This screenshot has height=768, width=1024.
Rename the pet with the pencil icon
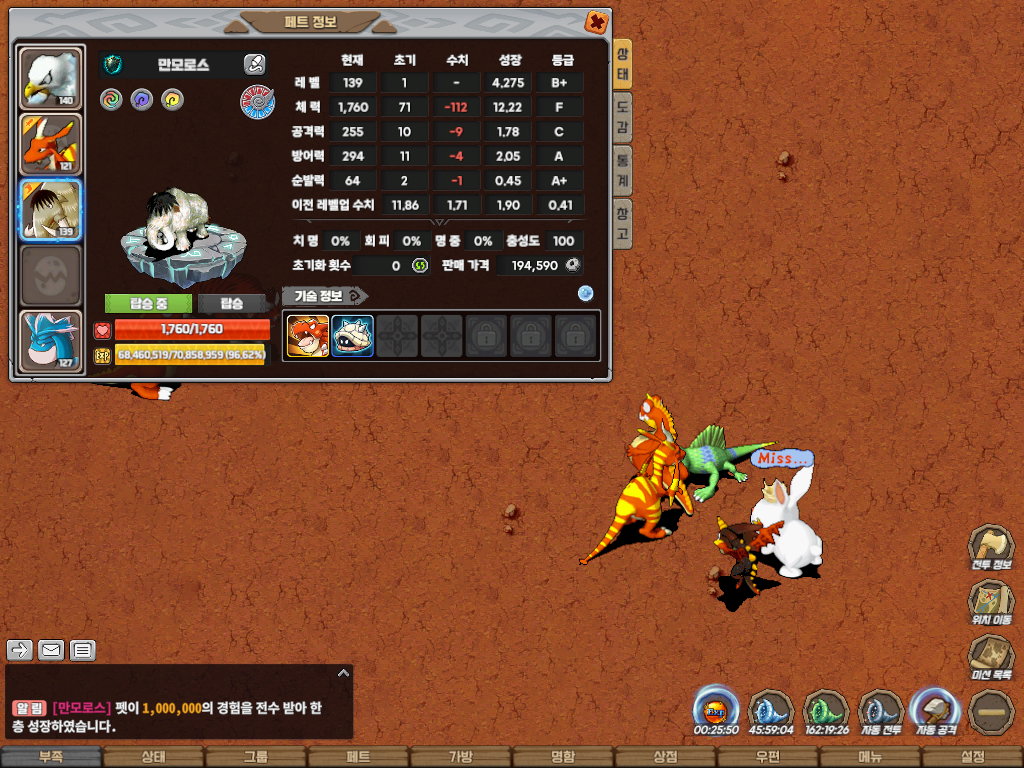(255, 65)
